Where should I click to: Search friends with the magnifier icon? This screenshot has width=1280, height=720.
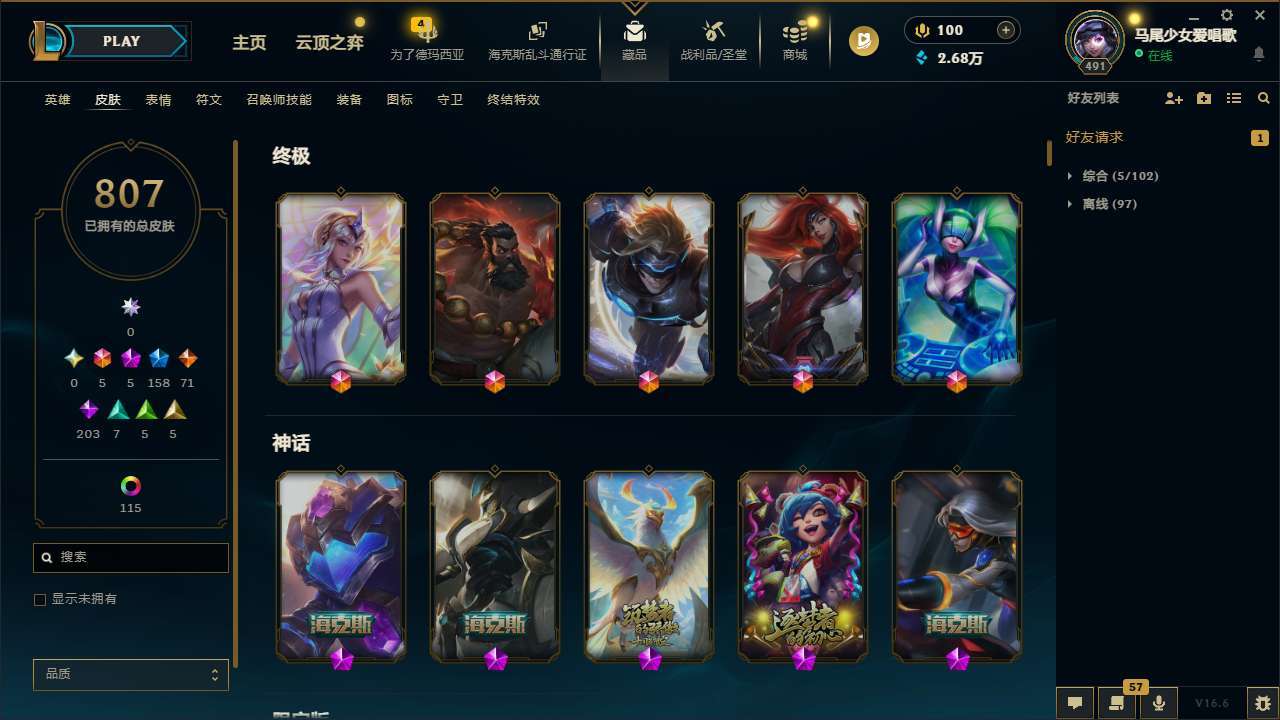(1263, 98)
